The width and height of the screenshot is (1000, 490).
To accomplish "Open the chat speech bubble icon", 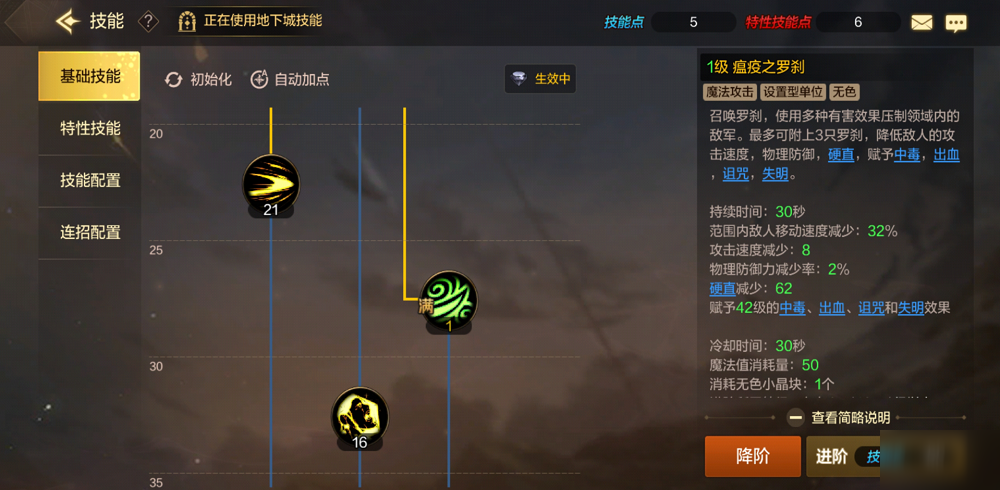I will click(x=956, y=22).
